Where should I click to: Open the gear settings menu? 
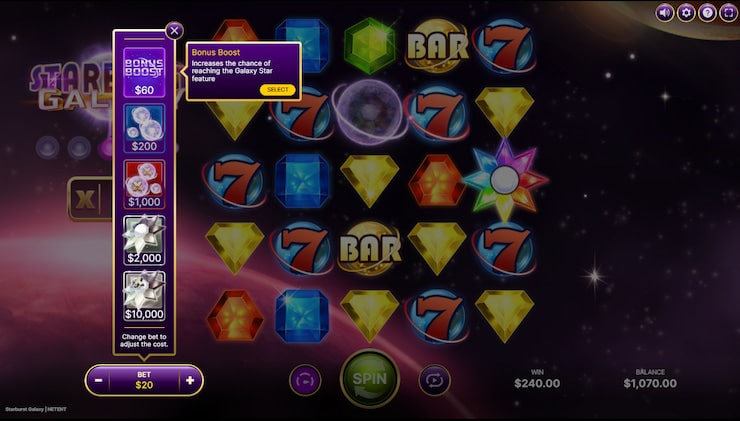coord(686,13)
